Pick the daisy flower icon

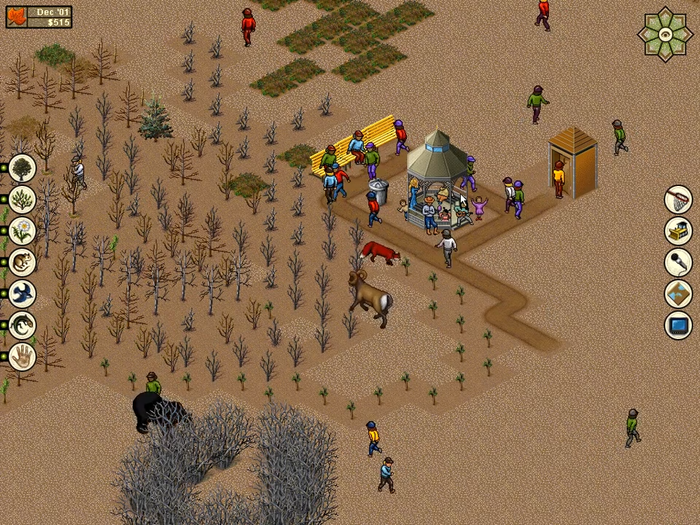point(21,230)
